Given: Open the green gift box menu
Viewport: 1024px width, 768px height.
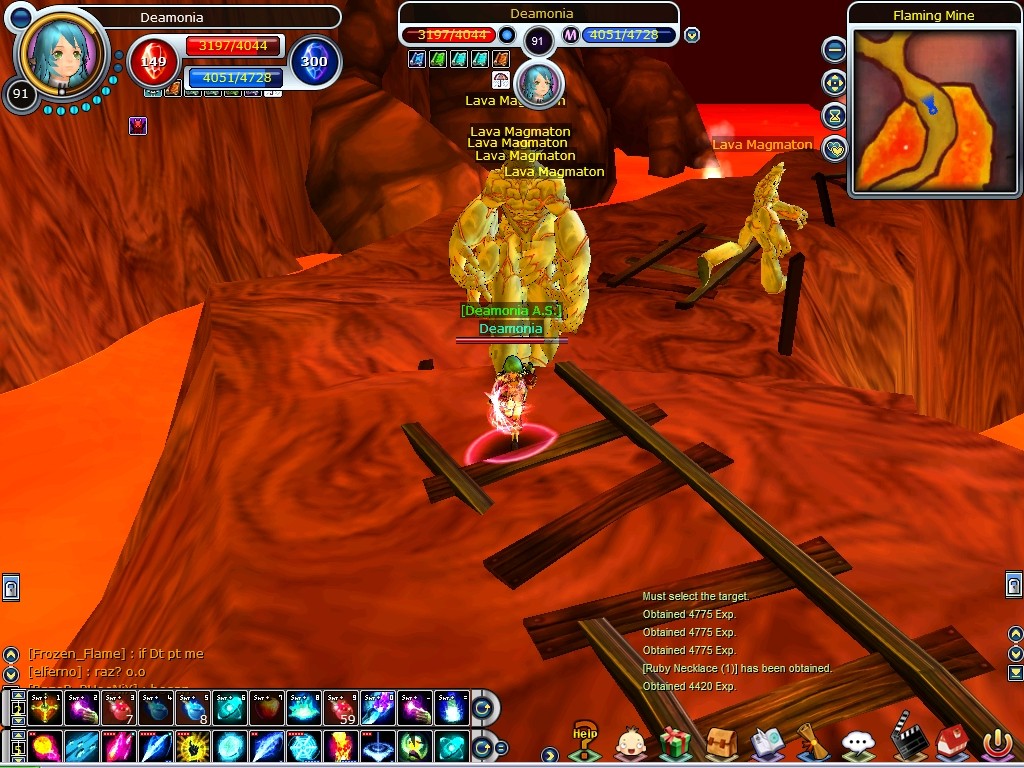Looking at the screenshot, I should tap(675, 743).
